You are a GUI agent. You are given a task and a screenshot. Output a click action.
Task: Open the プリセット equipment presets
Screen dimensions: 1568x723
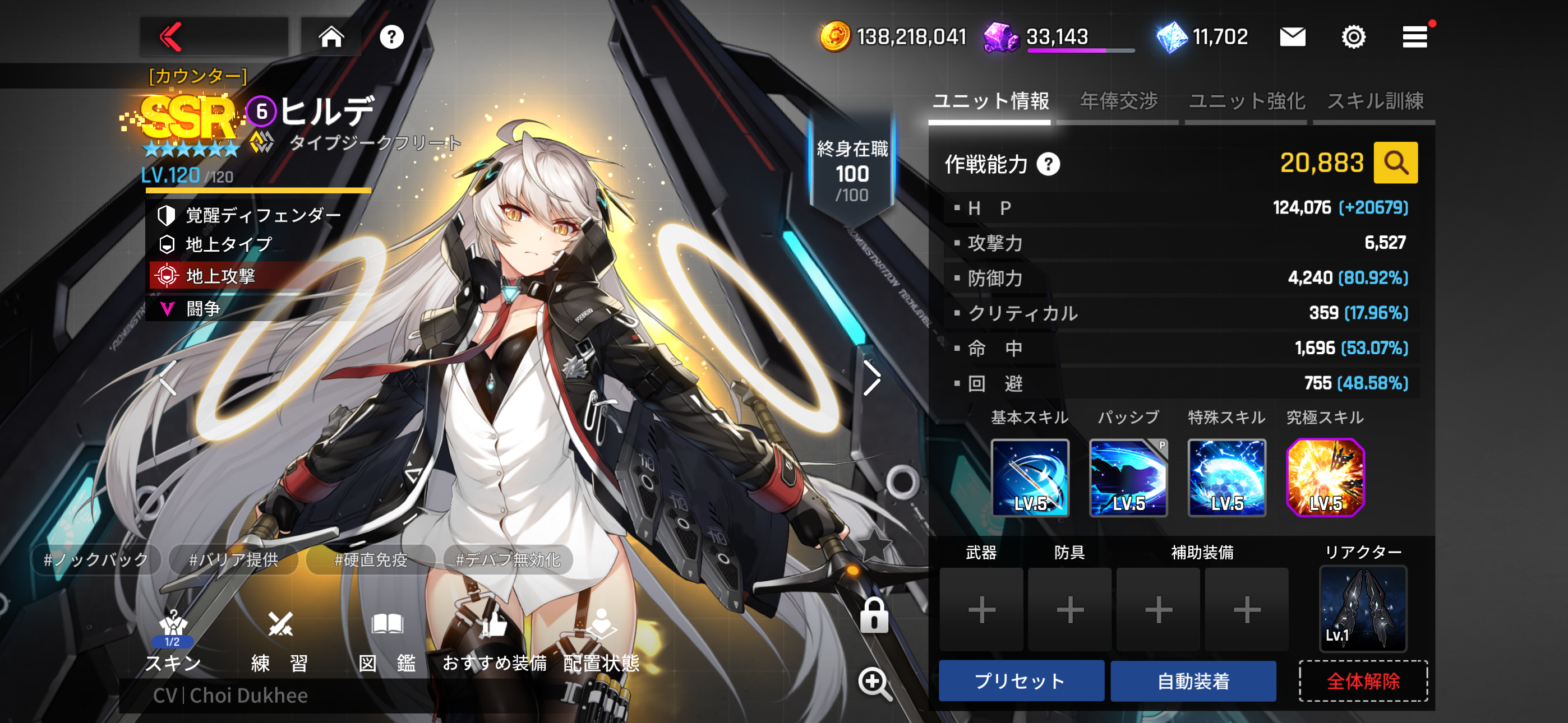tap(1021, 680)
